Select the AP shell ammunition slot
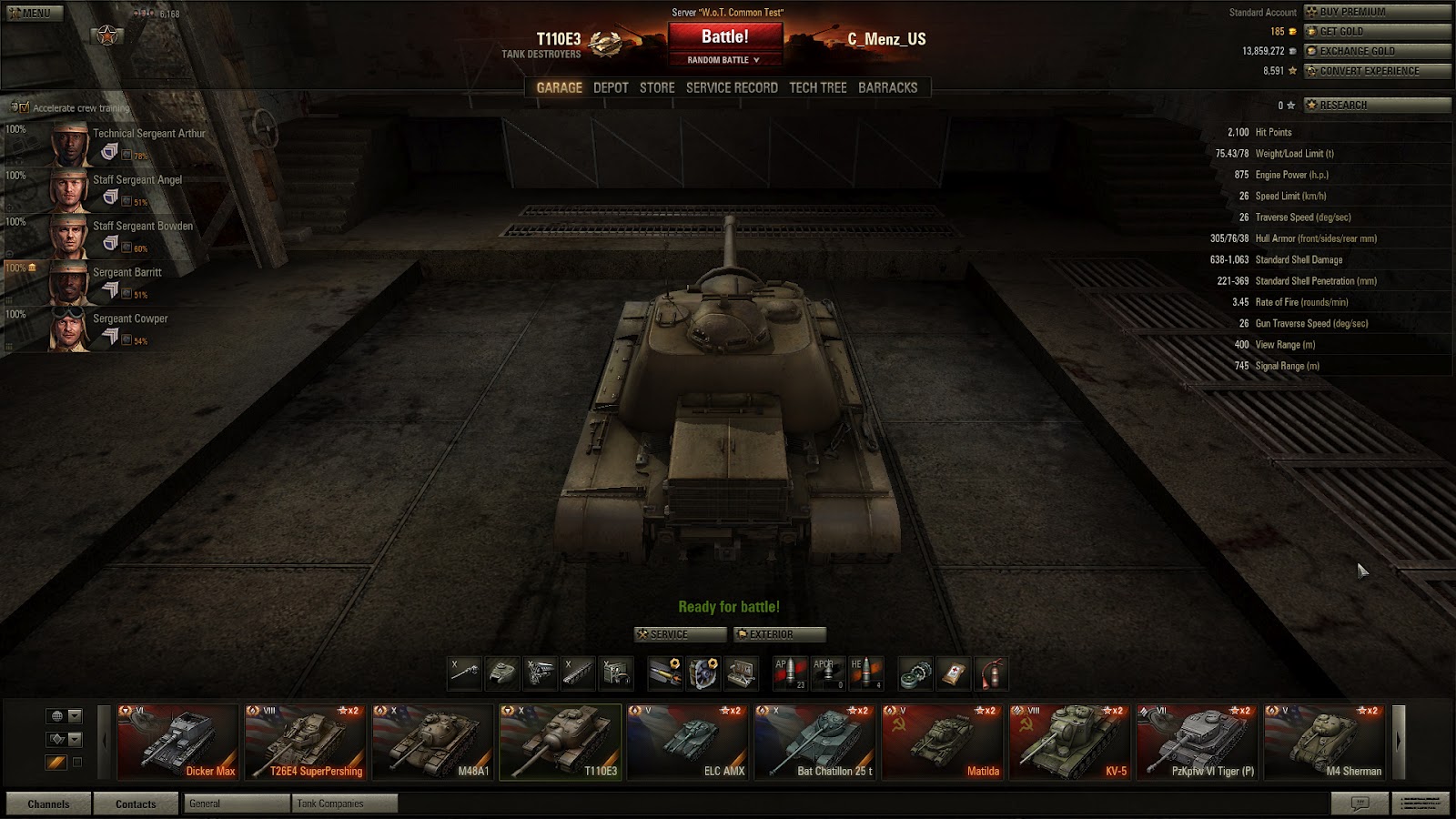Image resolution: width=1456 pixels, height=819 pixels. pos(791,671)
